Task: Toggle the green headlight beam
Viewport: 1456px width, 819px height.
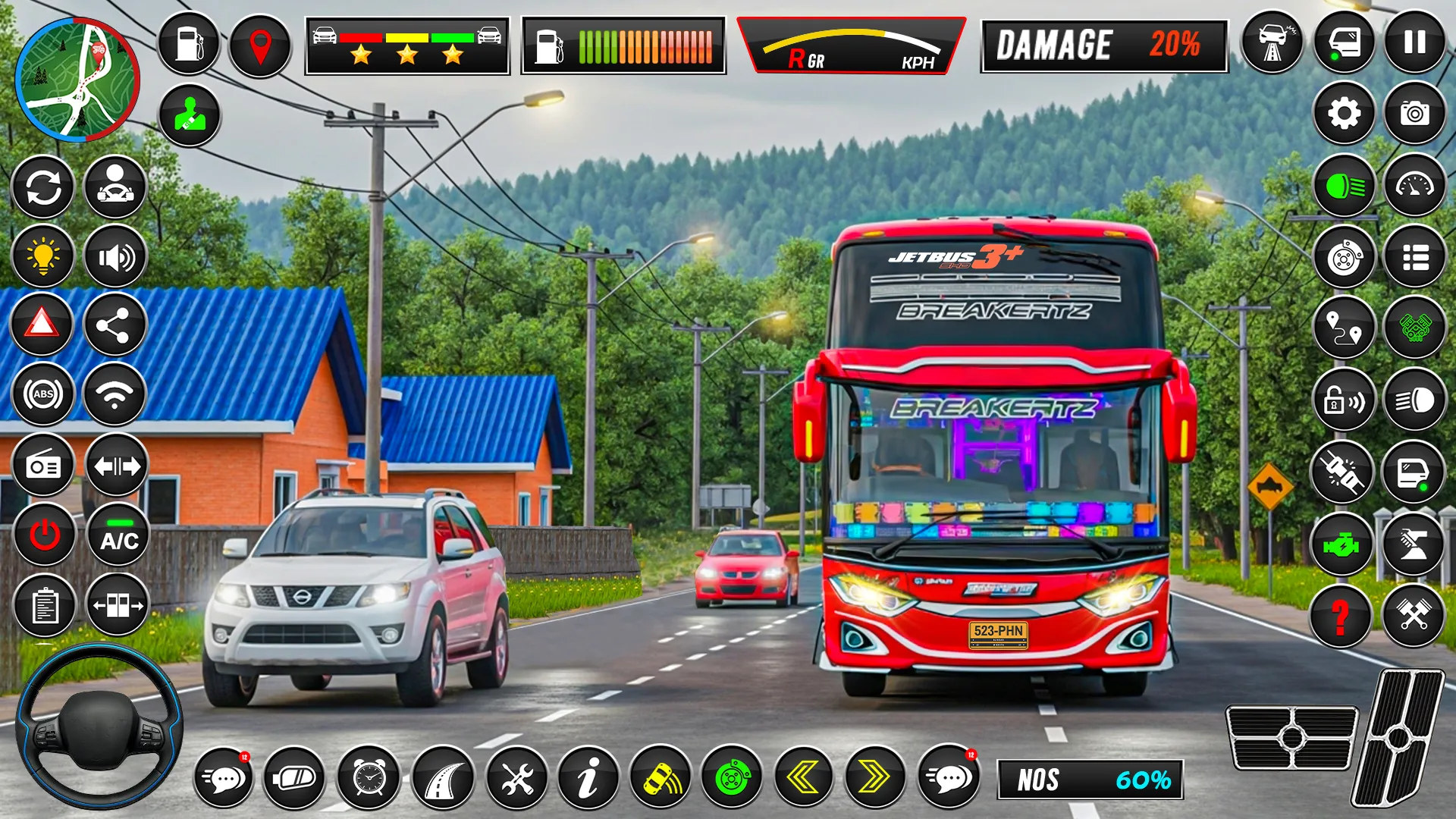Action: (x=1345, y=186)
